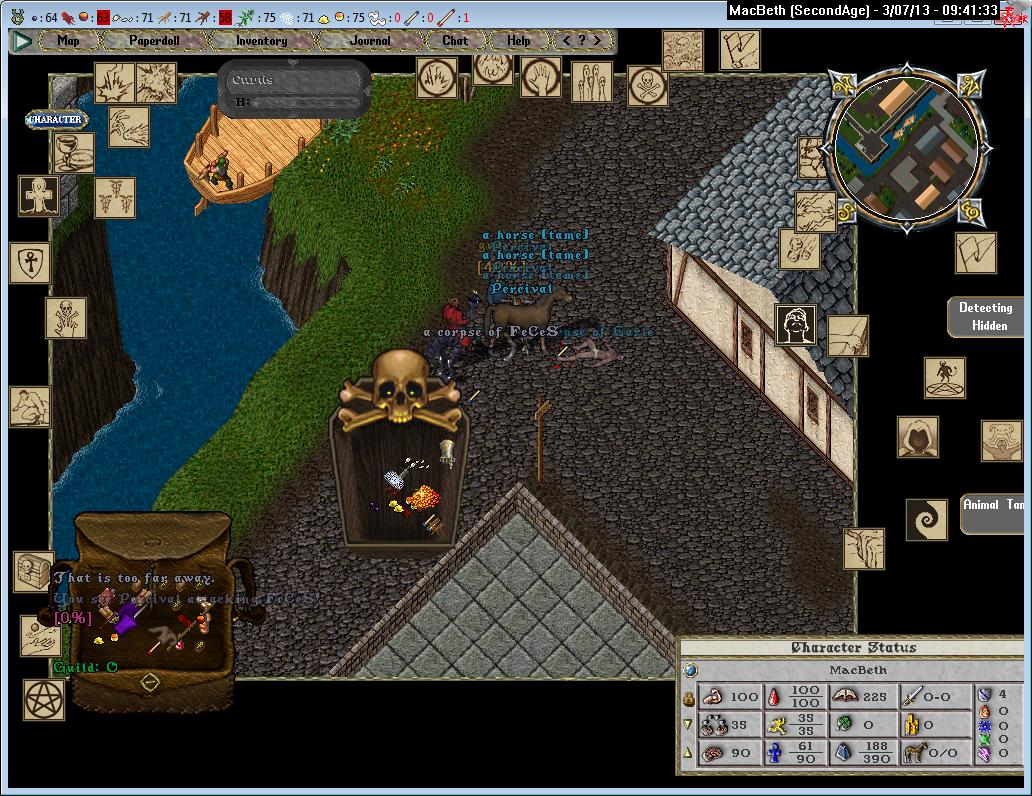Viewport: 1032px width, 796px height.
Task: Use the Detecting Hidden skill button
Action: pyautogui.click(x=985, y=315)
